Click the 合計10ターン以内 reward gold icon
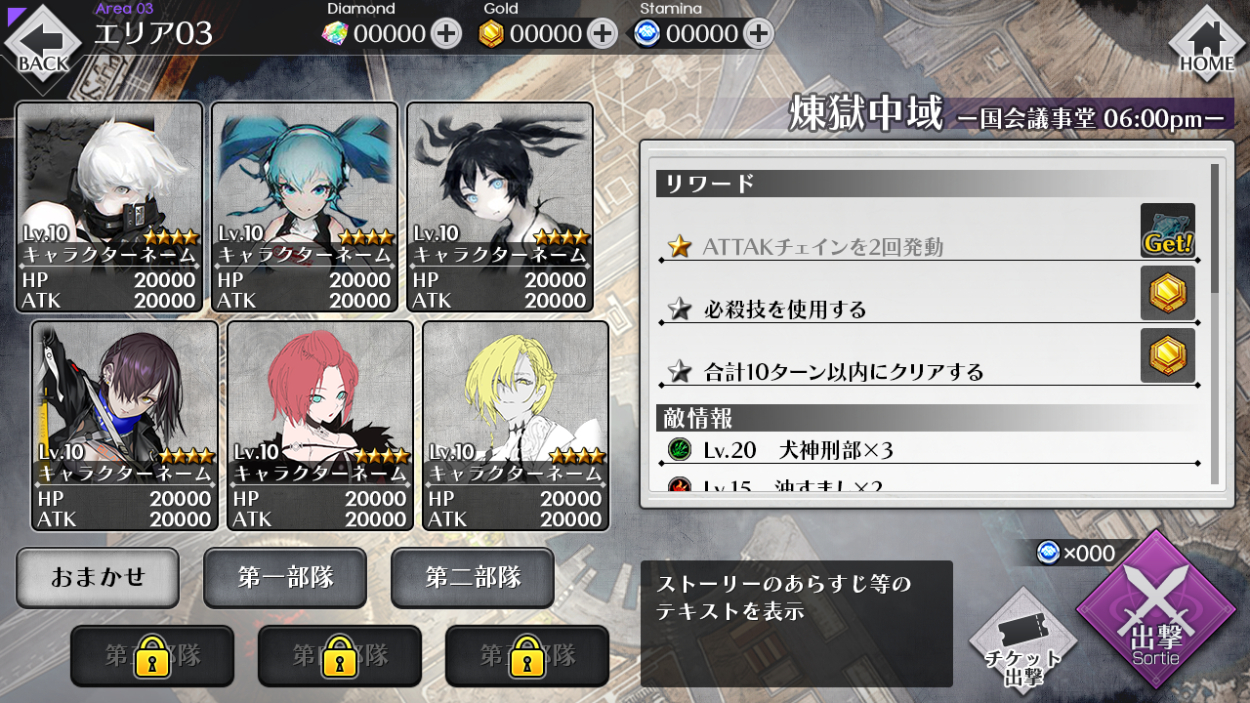 pyautogui.click(x=1167, y=355)
